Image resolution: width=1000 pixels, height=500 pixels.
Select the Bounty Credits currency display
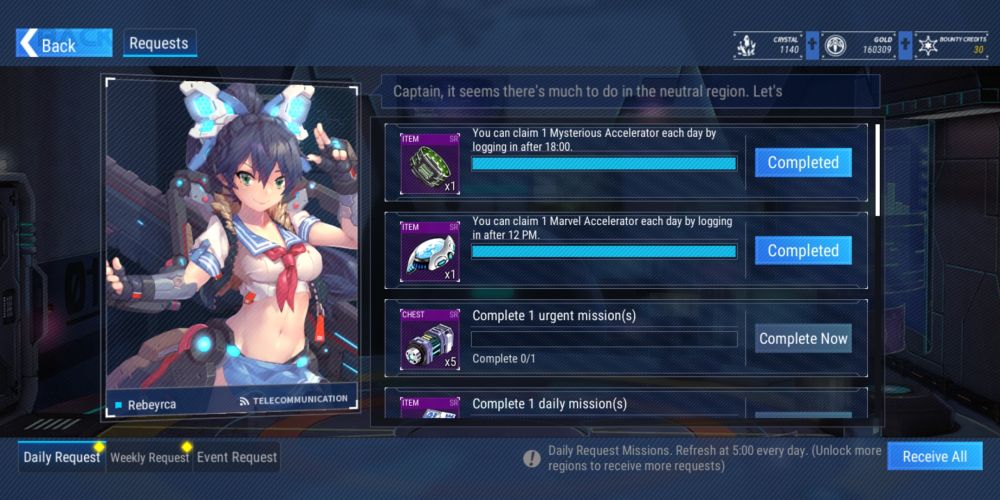951,44
